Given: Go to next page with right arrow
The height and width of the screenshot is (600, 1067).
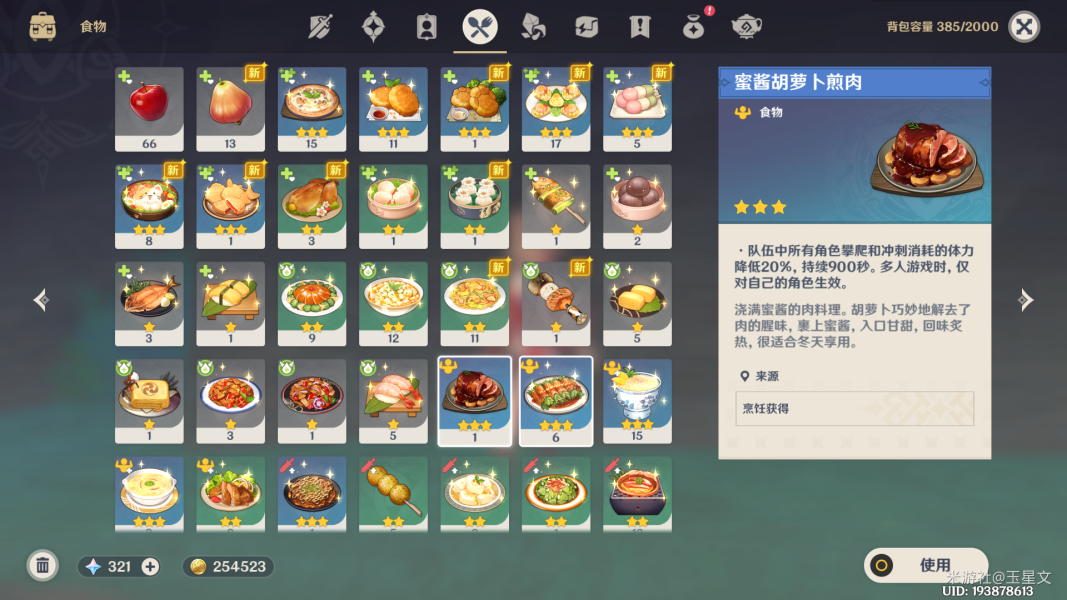Looking at the screenshot, I should point(1025,299).
